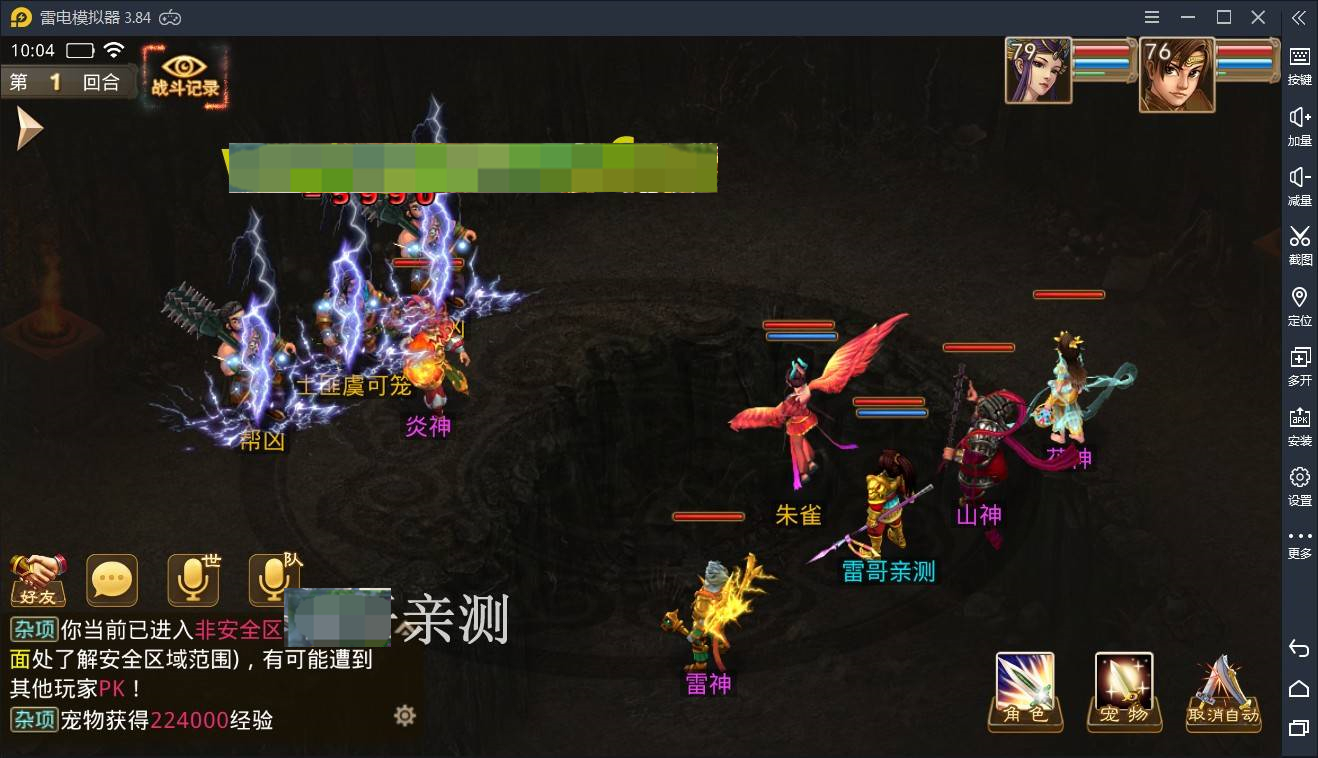Open the 更多 more-options menu
The height and width of the screenshot is (758, 1318).
point(1298,535)
